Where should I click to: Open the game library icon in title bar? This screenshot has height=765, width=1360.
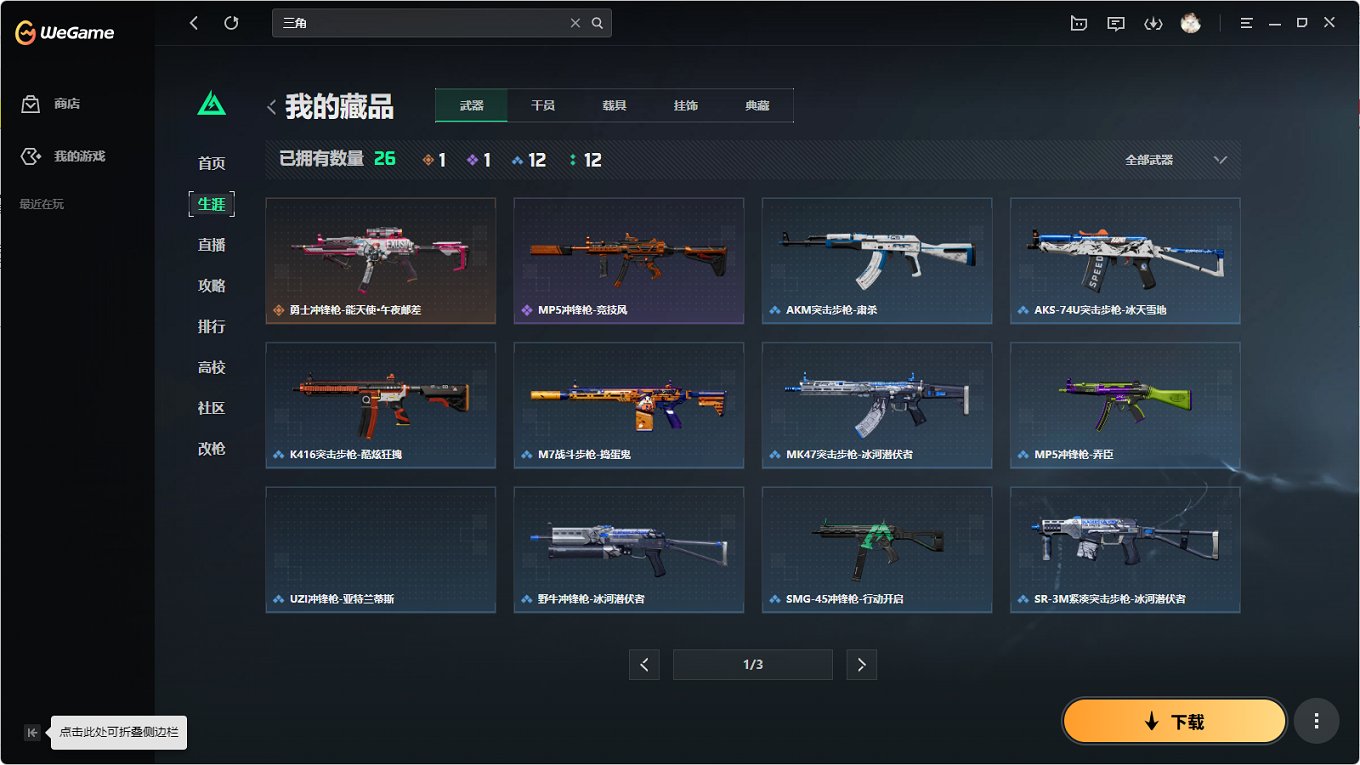click(1078, 22)
